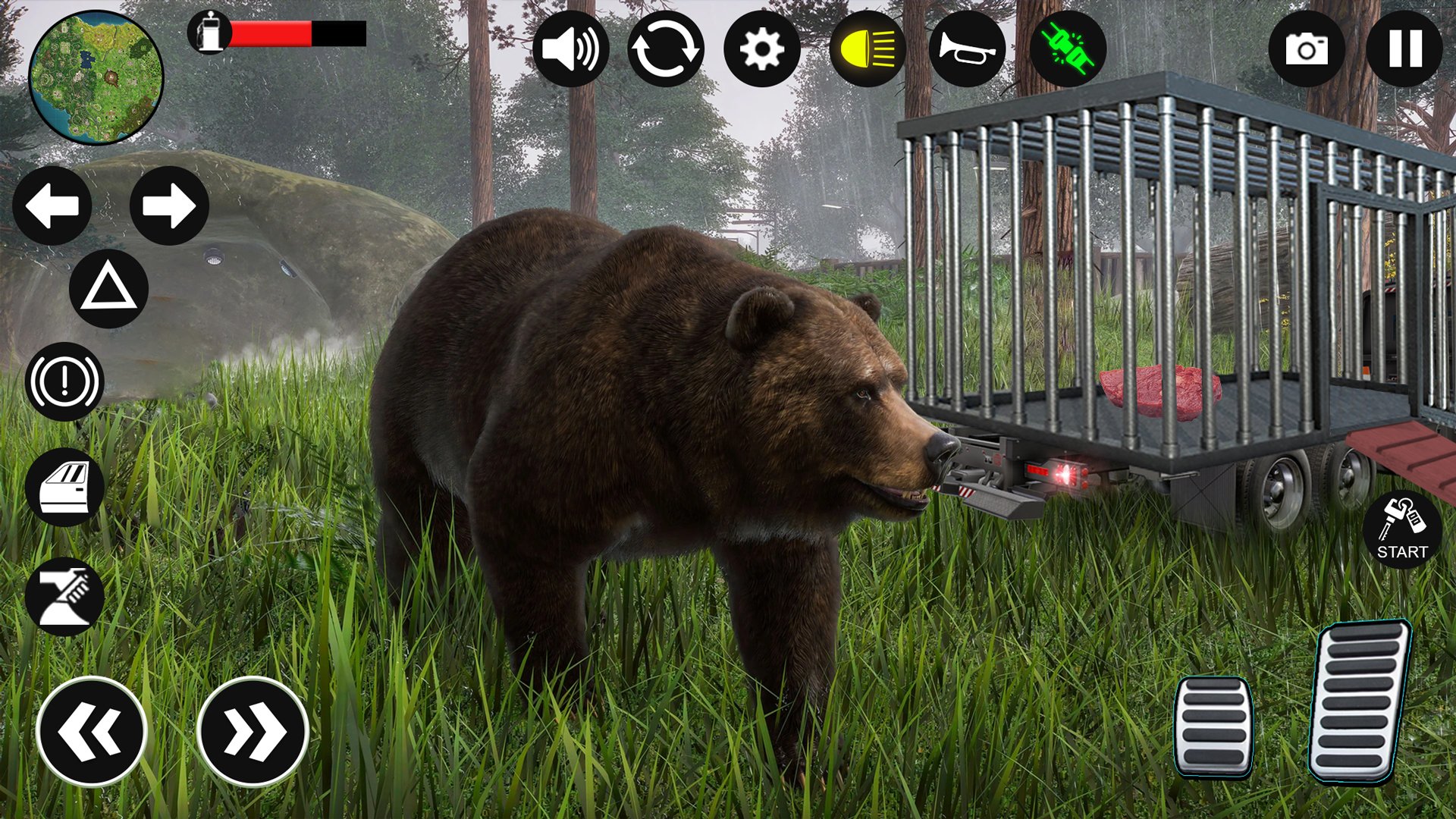Tap the circular arrows refresh button
This screenshot has width=1456, height=819.
[x=666, y=49]
